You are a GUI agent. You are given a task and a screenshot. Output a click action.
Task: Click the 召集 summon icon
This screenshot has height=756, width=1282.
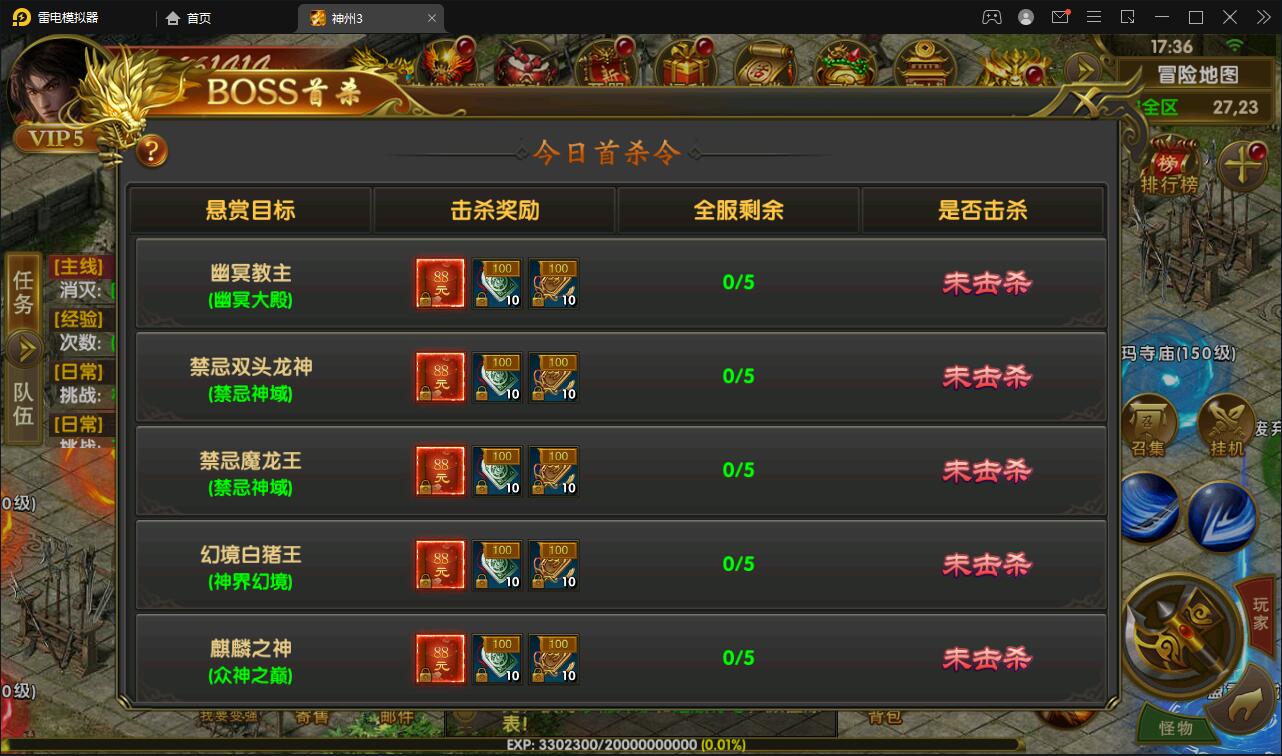[1150, 420]
